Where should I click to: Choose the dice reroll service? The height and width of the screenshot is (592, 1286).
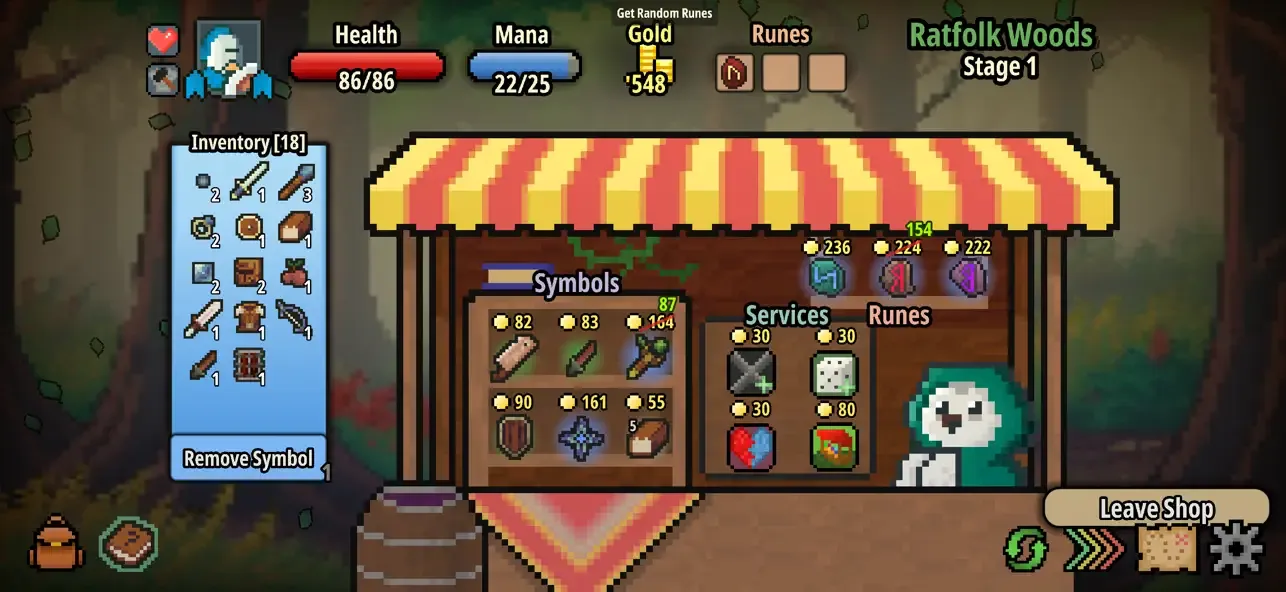833,372
